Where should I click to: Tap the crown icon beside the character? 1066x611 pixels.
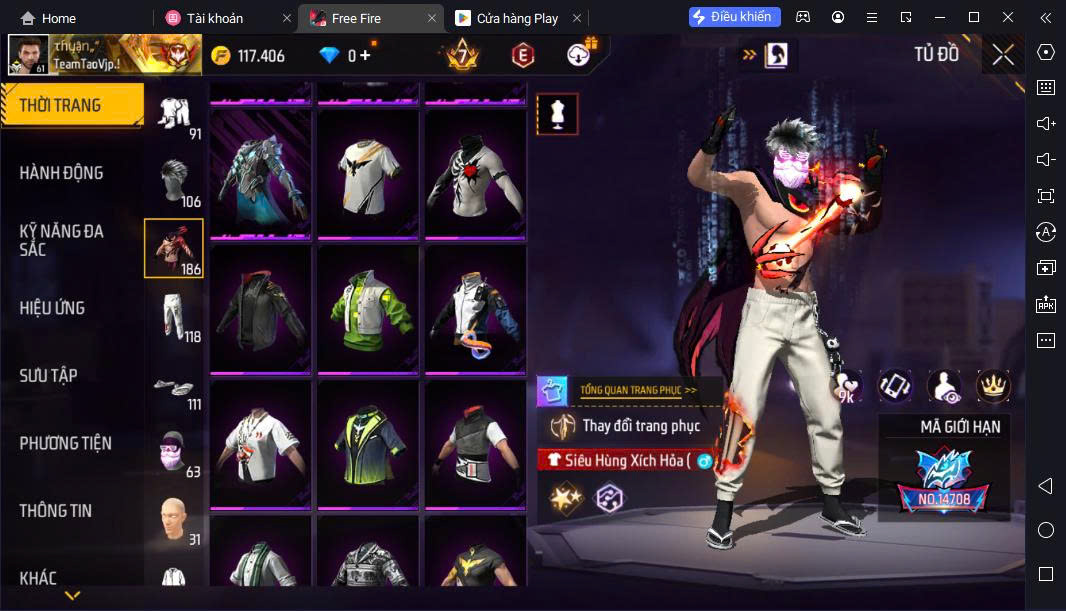click(993, 385)
